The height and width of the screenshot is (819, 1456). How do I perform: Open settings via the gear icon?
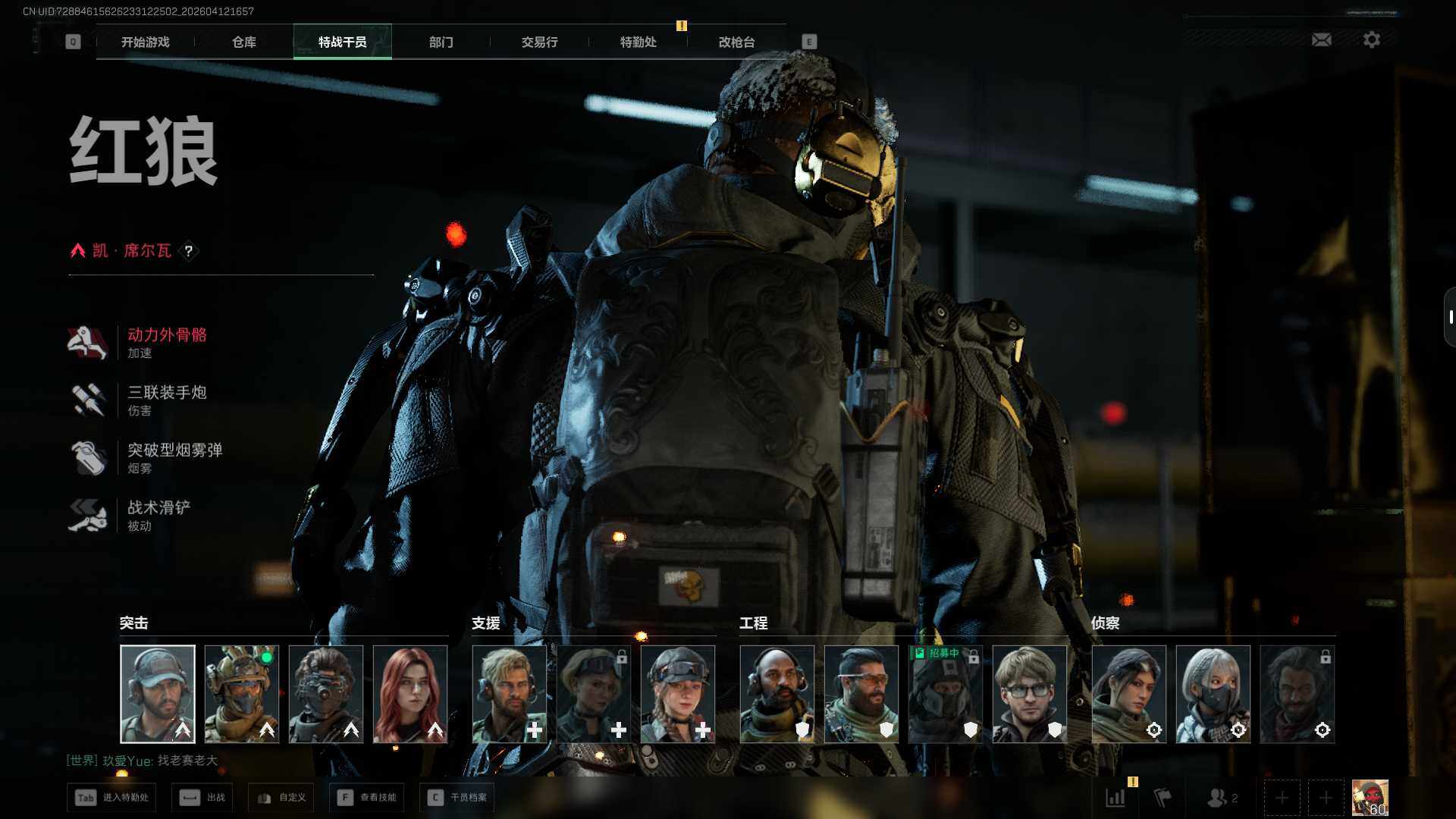pos(1371,39)
